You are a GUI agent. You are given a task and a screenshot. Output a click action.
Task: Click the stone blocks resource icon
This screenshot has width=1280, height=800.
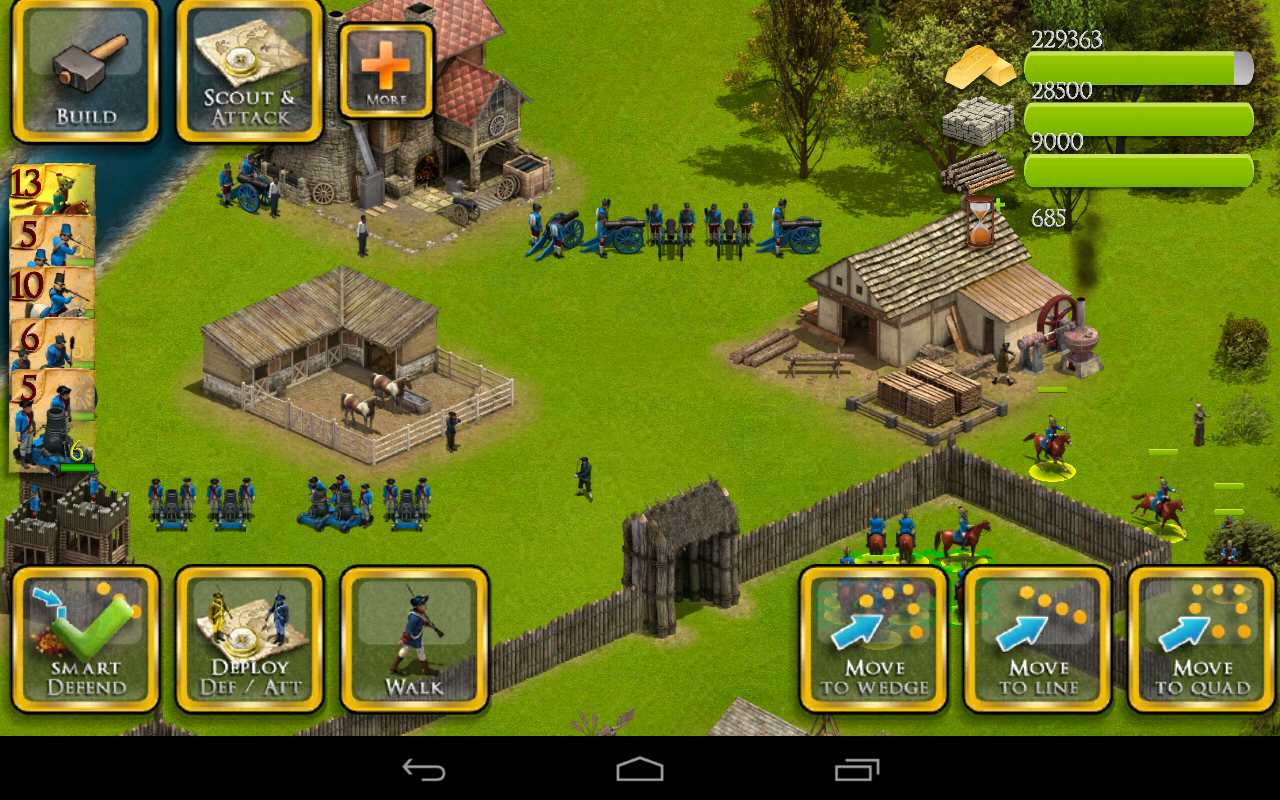tap(975, 120)
